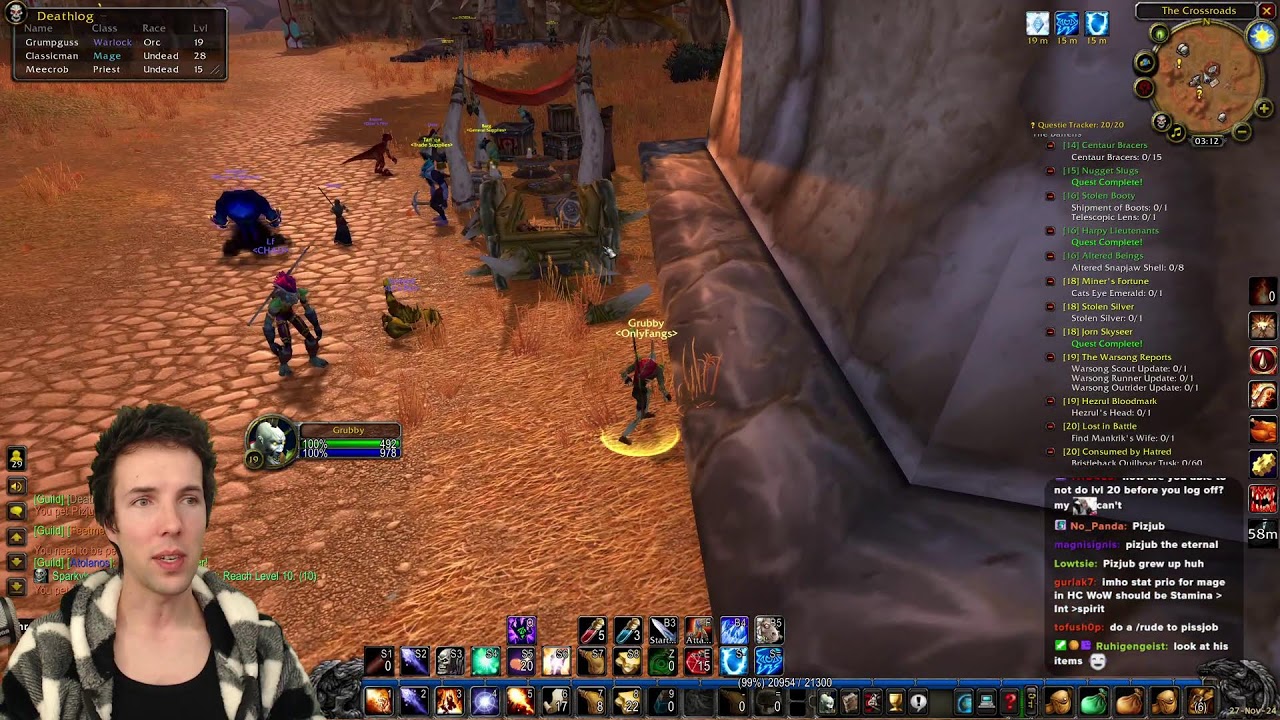Open the red question mark help button

click(x=1010, y=702)
